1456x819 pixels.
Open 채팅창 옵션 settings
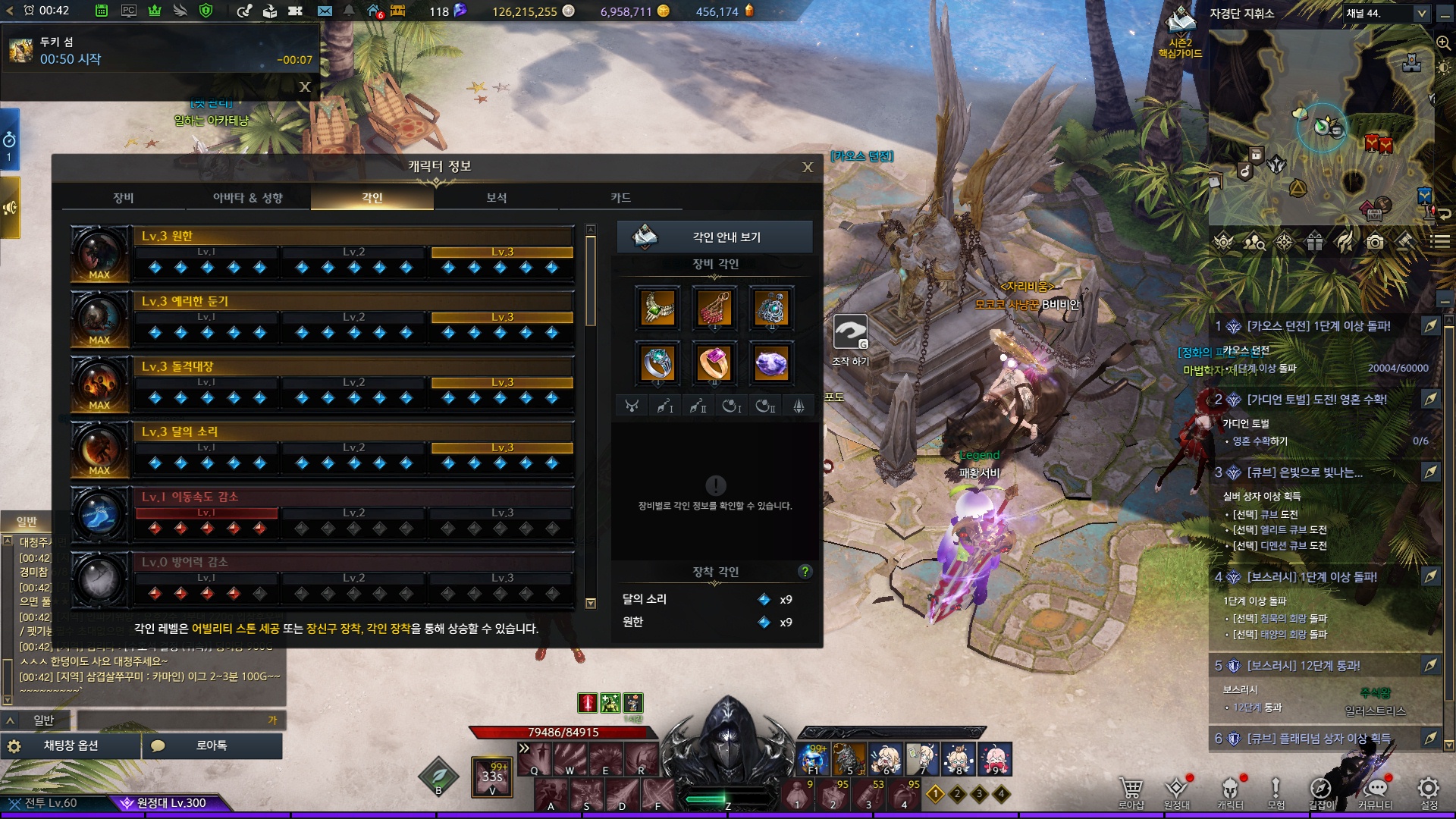(x=71, y=746)
